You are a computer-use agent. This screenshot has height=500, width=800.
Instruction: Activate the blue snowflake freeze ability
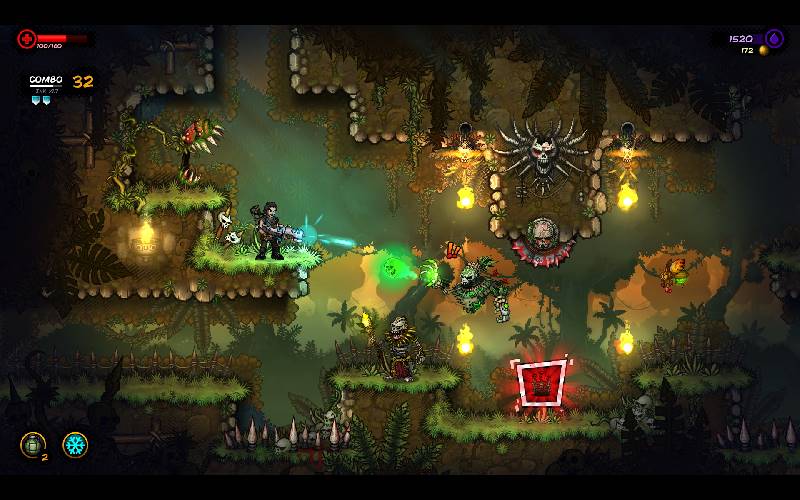click(x=75, y=445)
